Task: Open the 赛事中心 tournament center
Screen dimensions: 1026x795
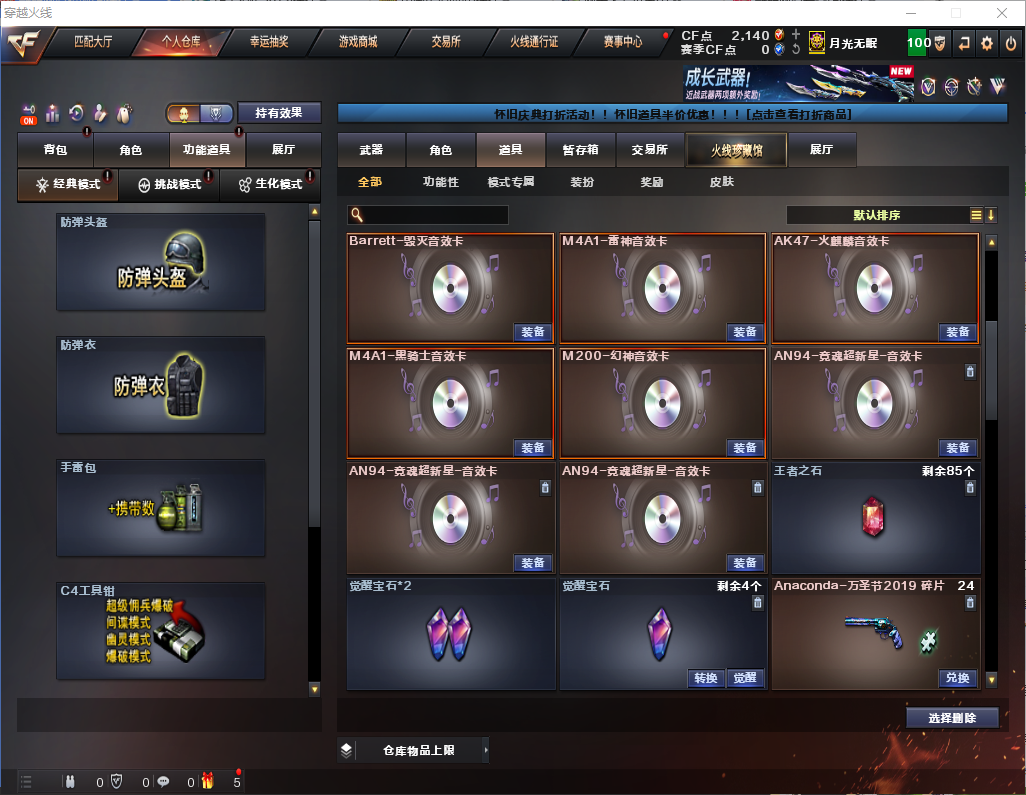Action: coord(622,42)
